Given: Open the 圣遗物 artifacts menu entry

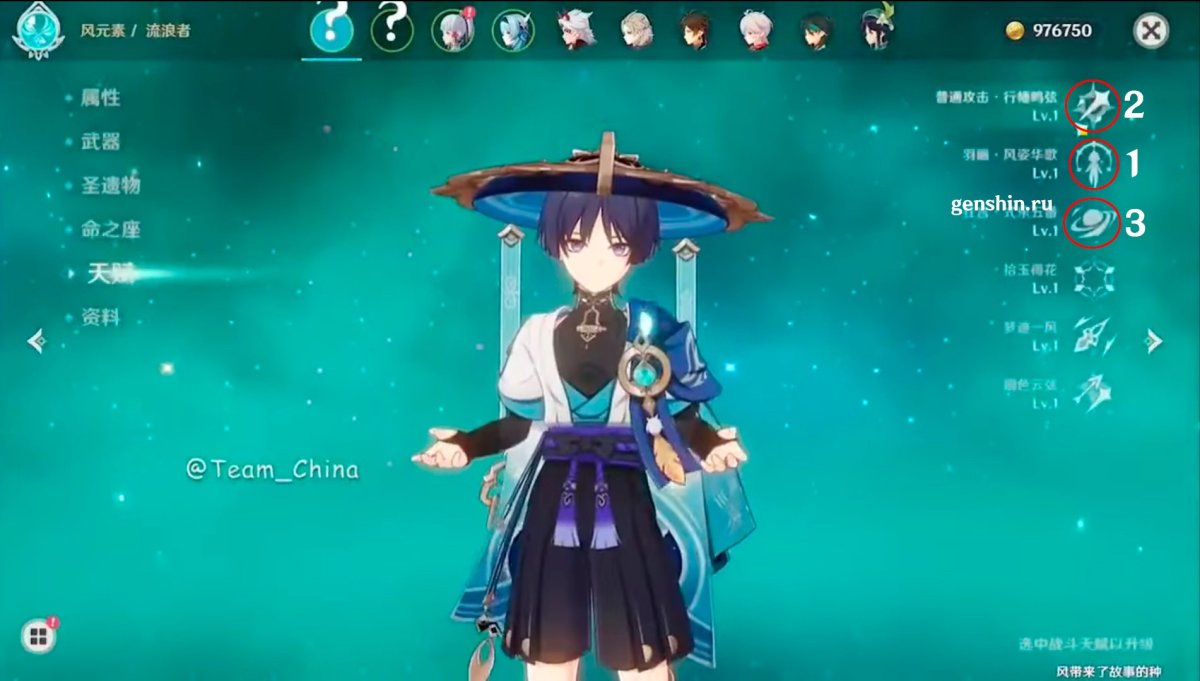Looking at the screenshot, I should click(111, 186).
